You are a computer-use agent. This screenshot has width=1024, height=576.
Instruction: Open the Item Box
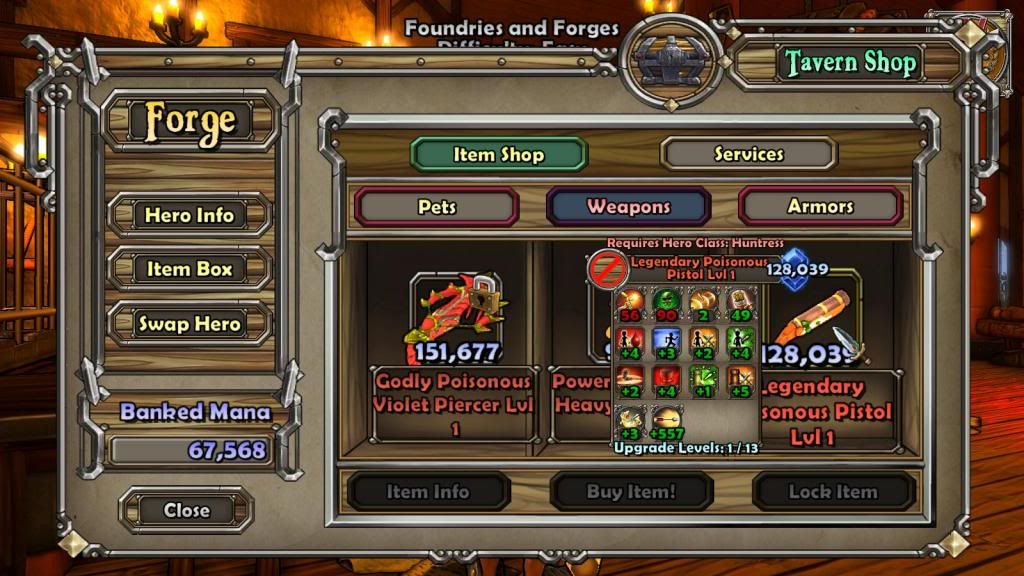189,269
